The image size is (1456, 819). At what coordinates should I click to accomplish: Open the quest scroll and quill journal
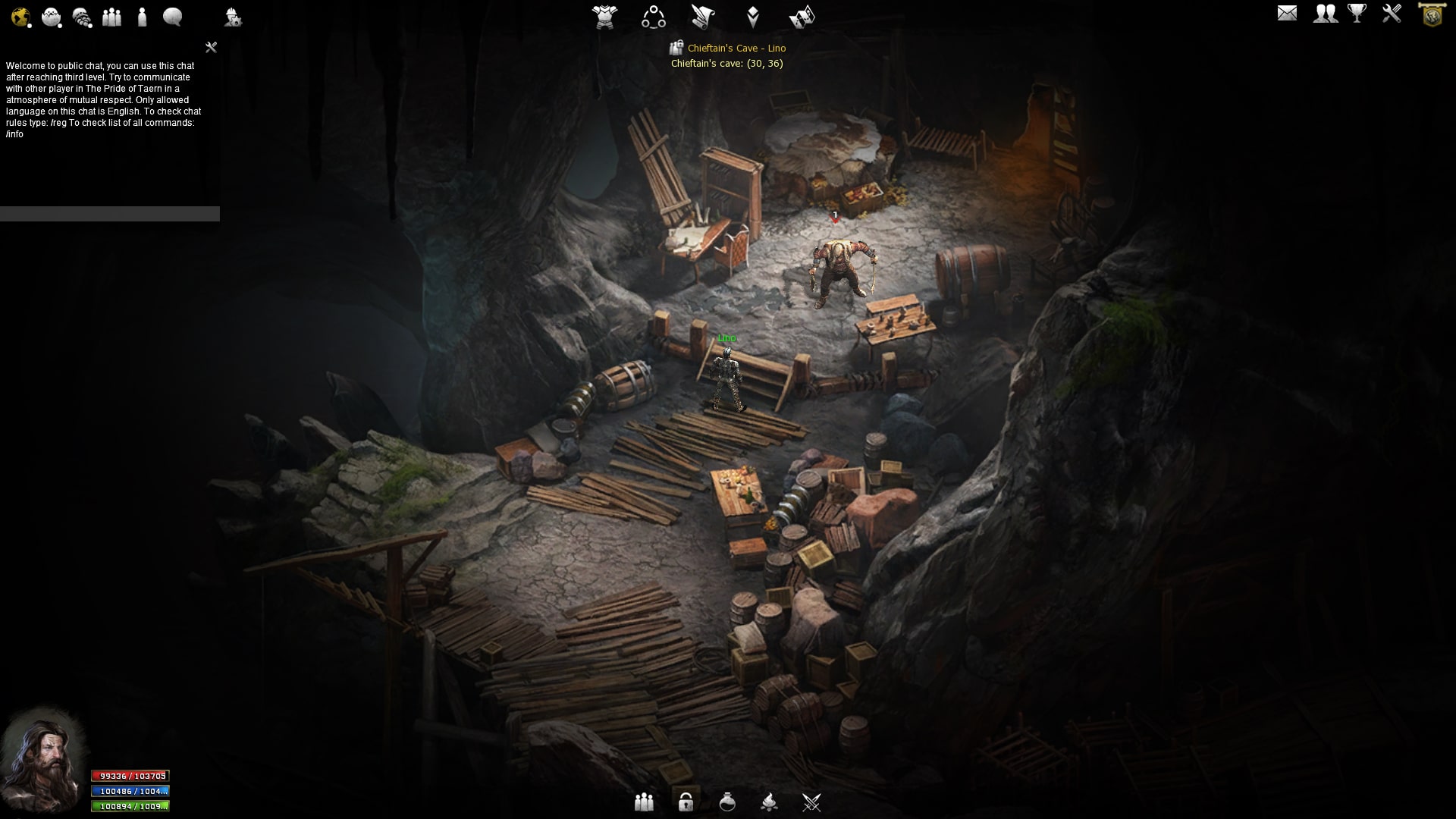pyautogui.click(x=703, y=16)
